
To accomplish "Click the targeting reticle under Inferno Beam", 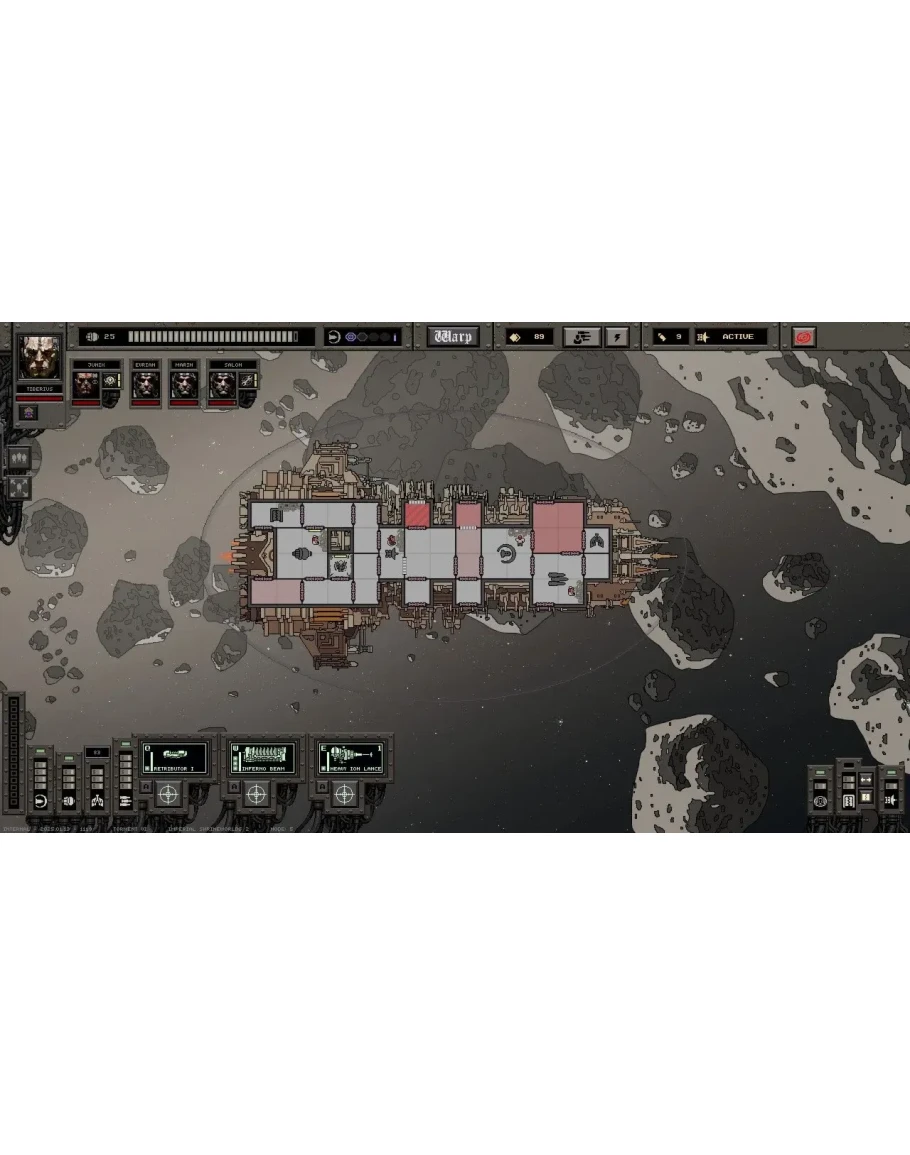I will coord(256,794).
